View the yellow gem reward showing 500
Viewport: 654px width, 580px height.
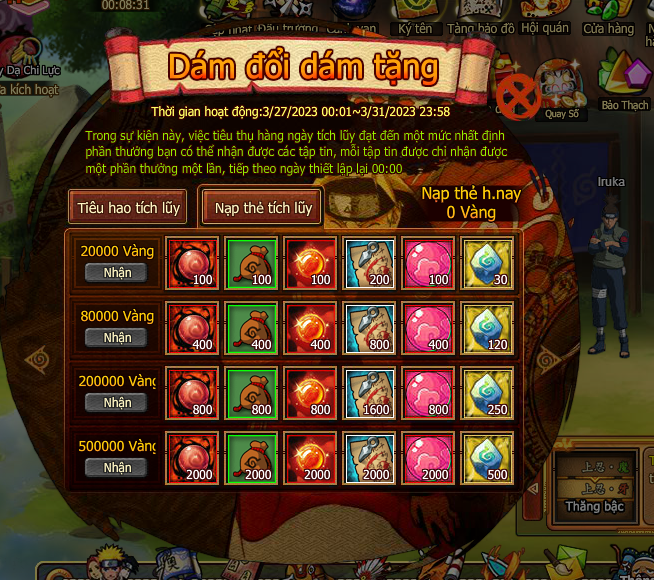point(487,458)
